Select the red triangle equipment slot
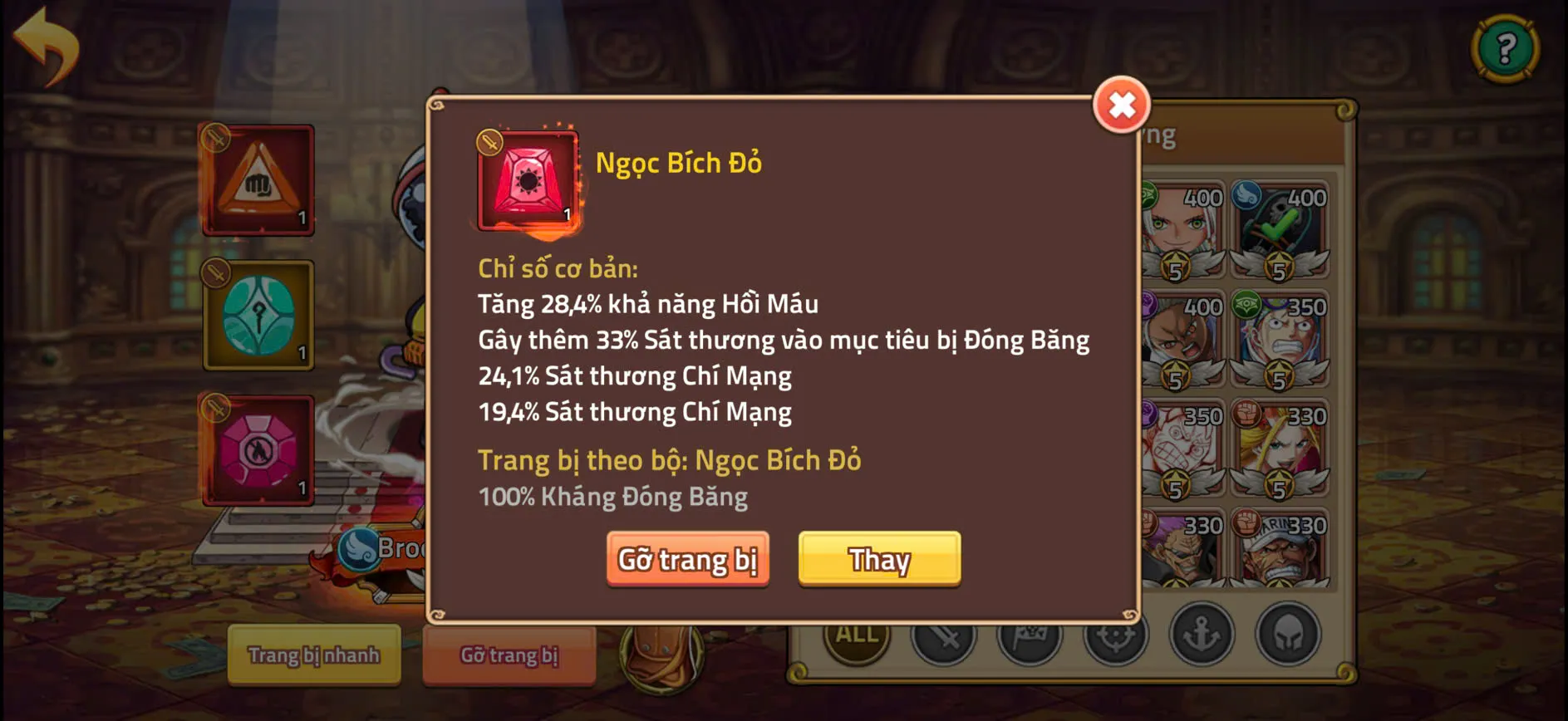The width and height of the screenshot is (1568, 721). coord(256,180)
